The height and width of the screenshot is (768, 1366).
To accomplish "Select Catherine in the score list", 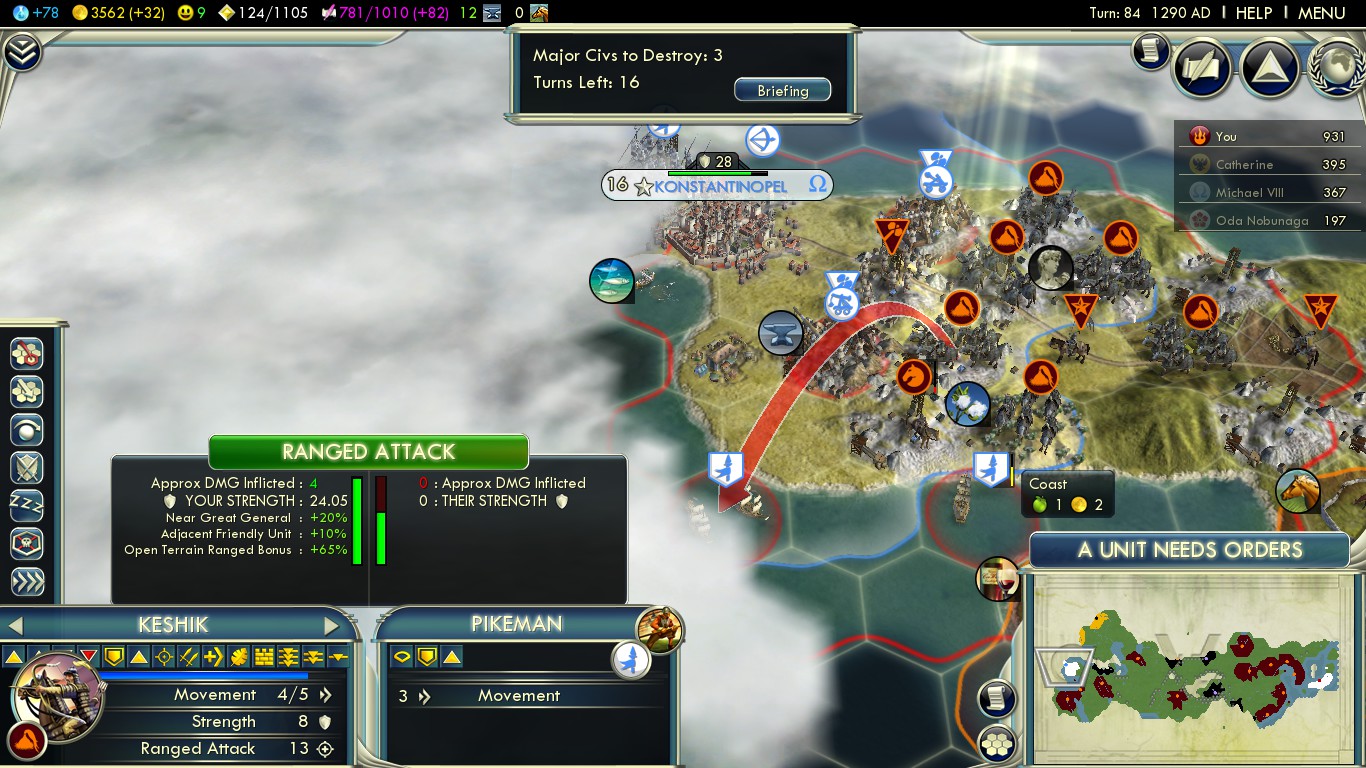I will [x=1244, y=164].
